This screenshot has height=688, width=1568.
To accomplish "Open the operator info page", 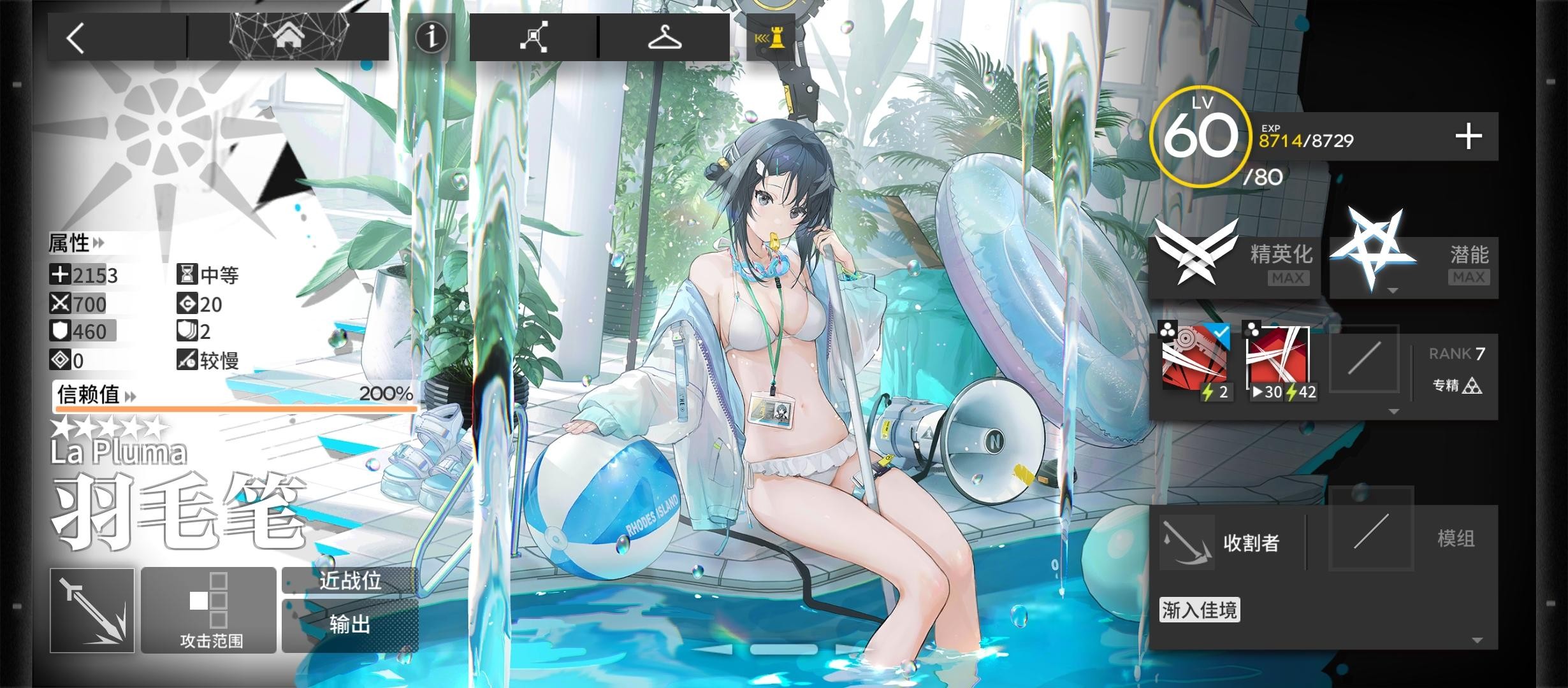I will tap(431, 37).
